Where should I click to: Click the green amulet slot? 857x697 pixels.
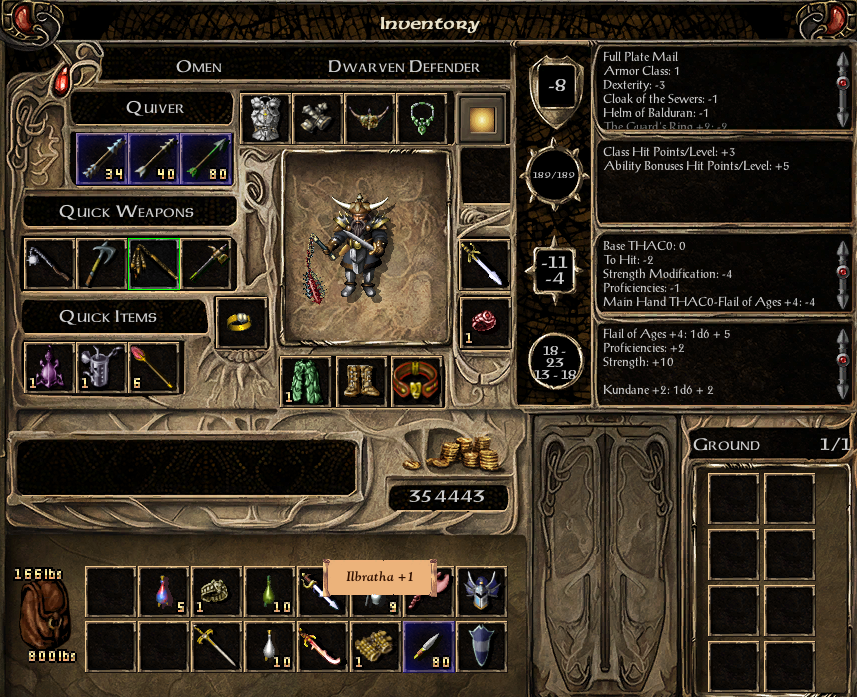pyautogui.click(x=421, y=120)
